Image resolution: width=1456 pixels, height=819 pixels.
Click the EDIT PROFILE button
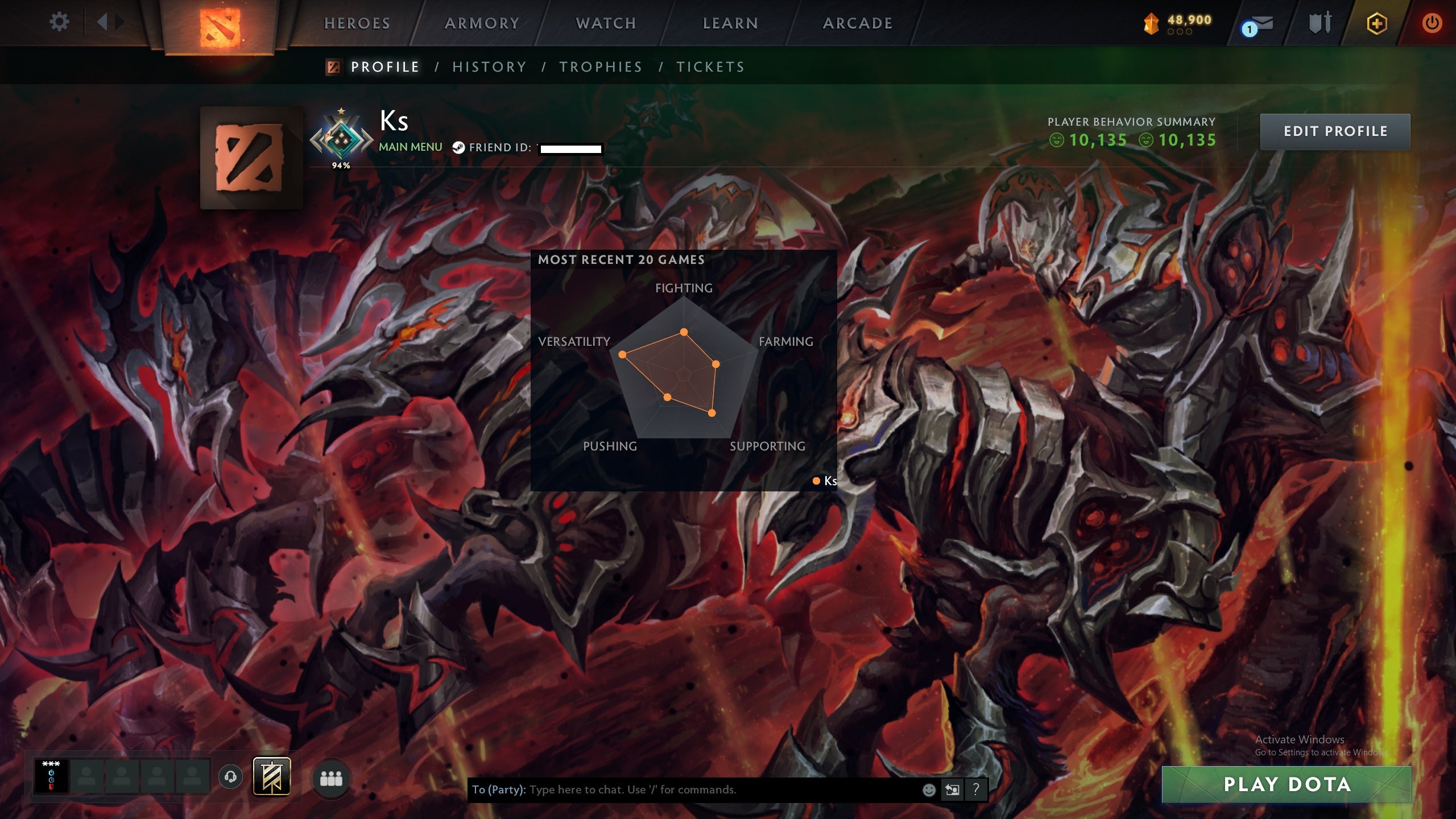coord(1335,131)
